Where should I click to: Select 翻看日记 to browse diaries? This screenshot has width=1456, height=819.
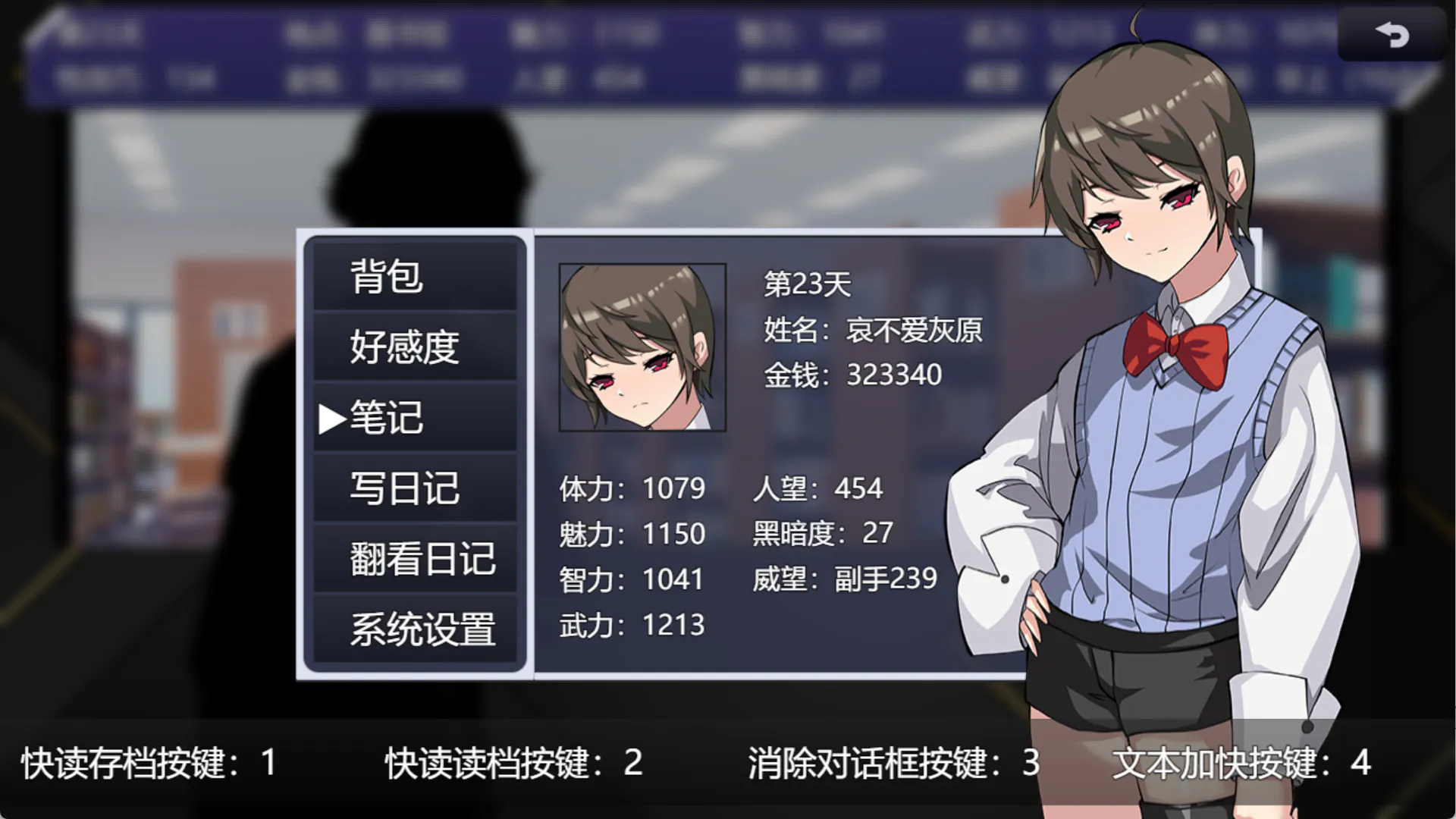pyautogui.click(x=414, y=559)
